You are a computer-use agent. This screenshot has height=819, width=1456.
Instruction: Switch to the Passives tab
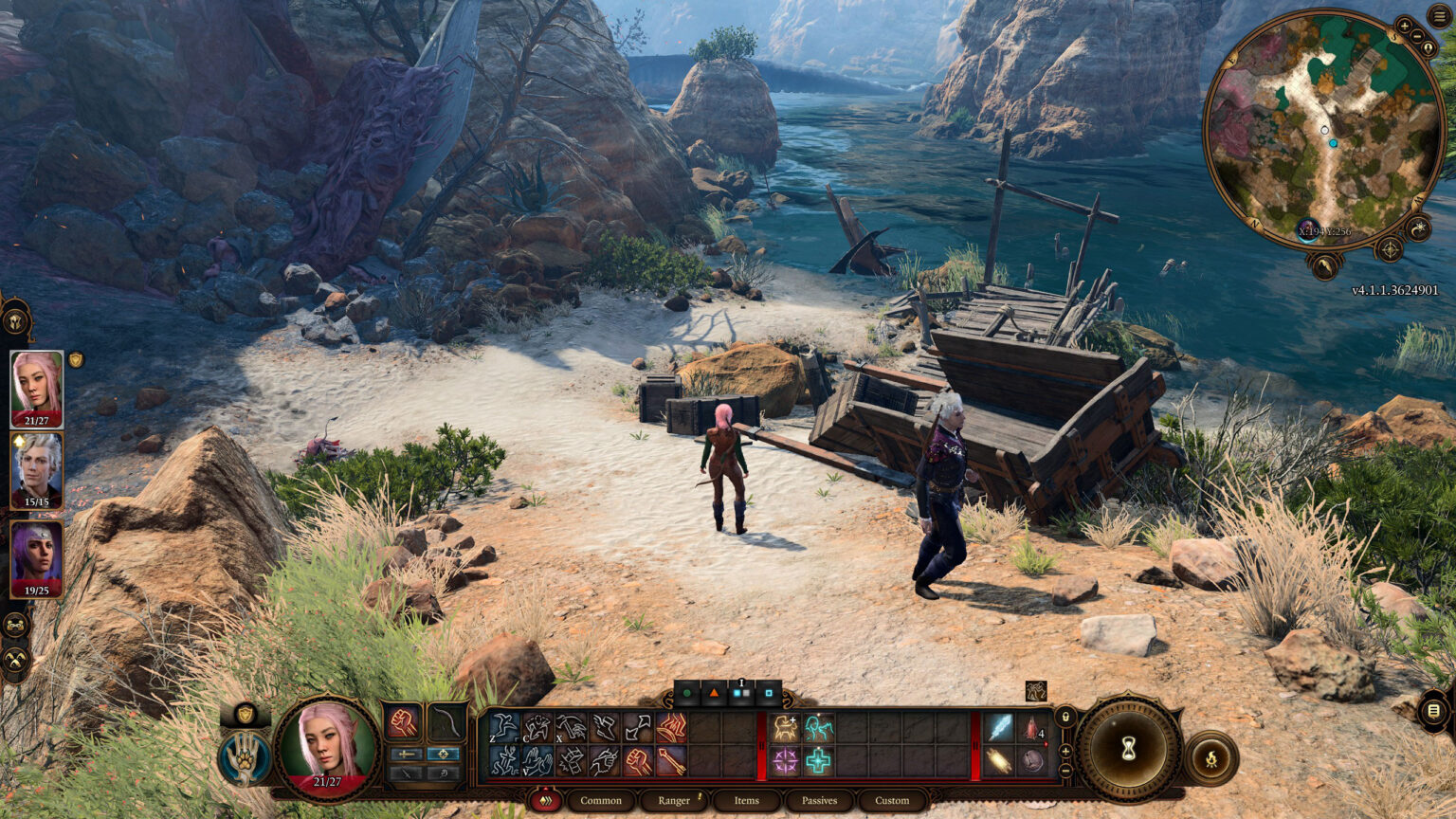[817, 801]
